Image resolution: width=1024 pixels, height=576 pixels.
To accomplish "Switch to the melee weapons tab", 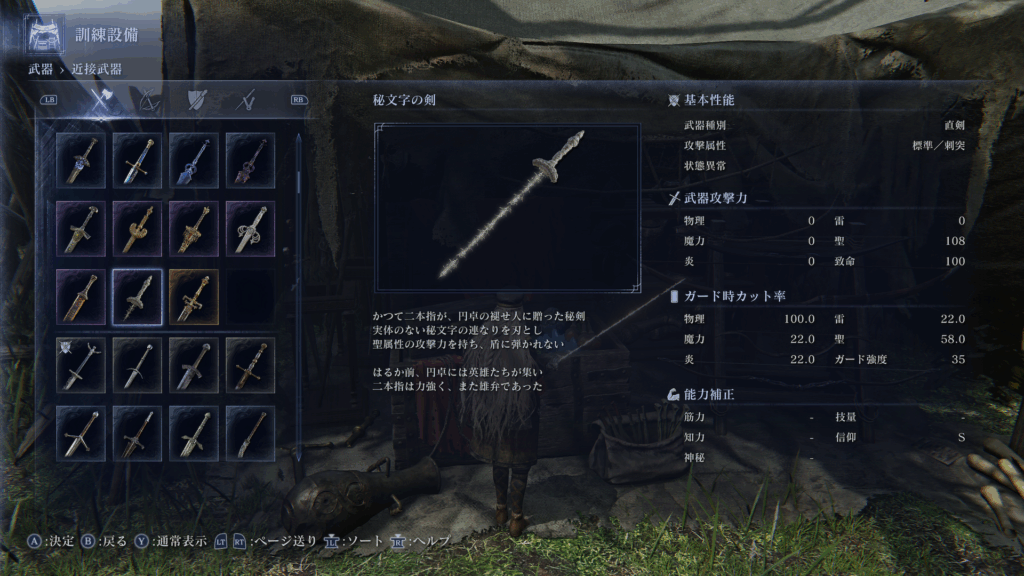I will point(99,100).
